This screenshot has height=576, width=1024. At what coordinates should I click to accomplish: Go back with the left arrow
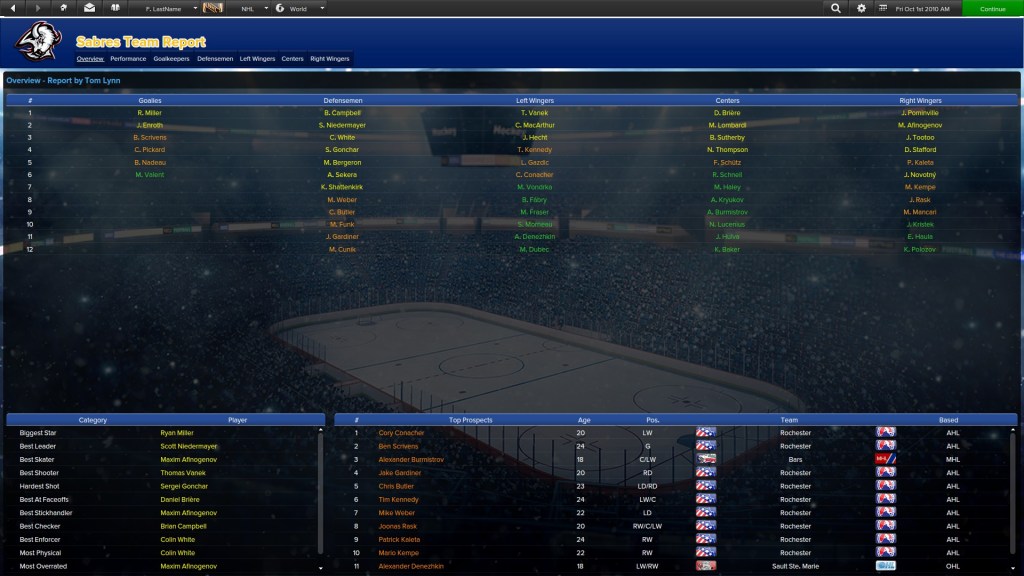point(12,8)
